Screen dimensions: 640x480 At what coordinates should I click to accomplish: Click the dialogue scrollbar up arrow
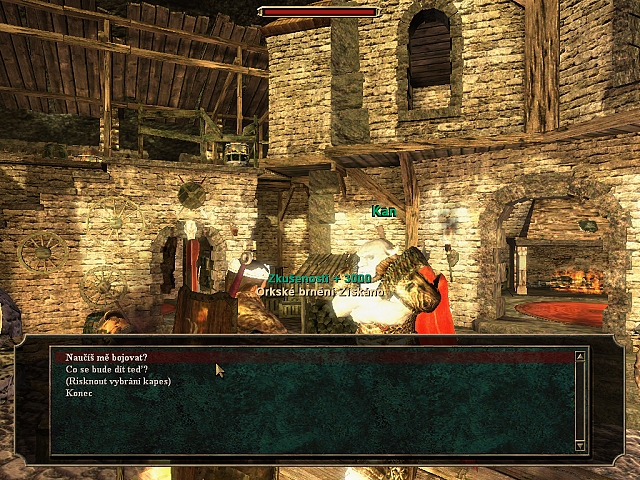pos(580,355)
